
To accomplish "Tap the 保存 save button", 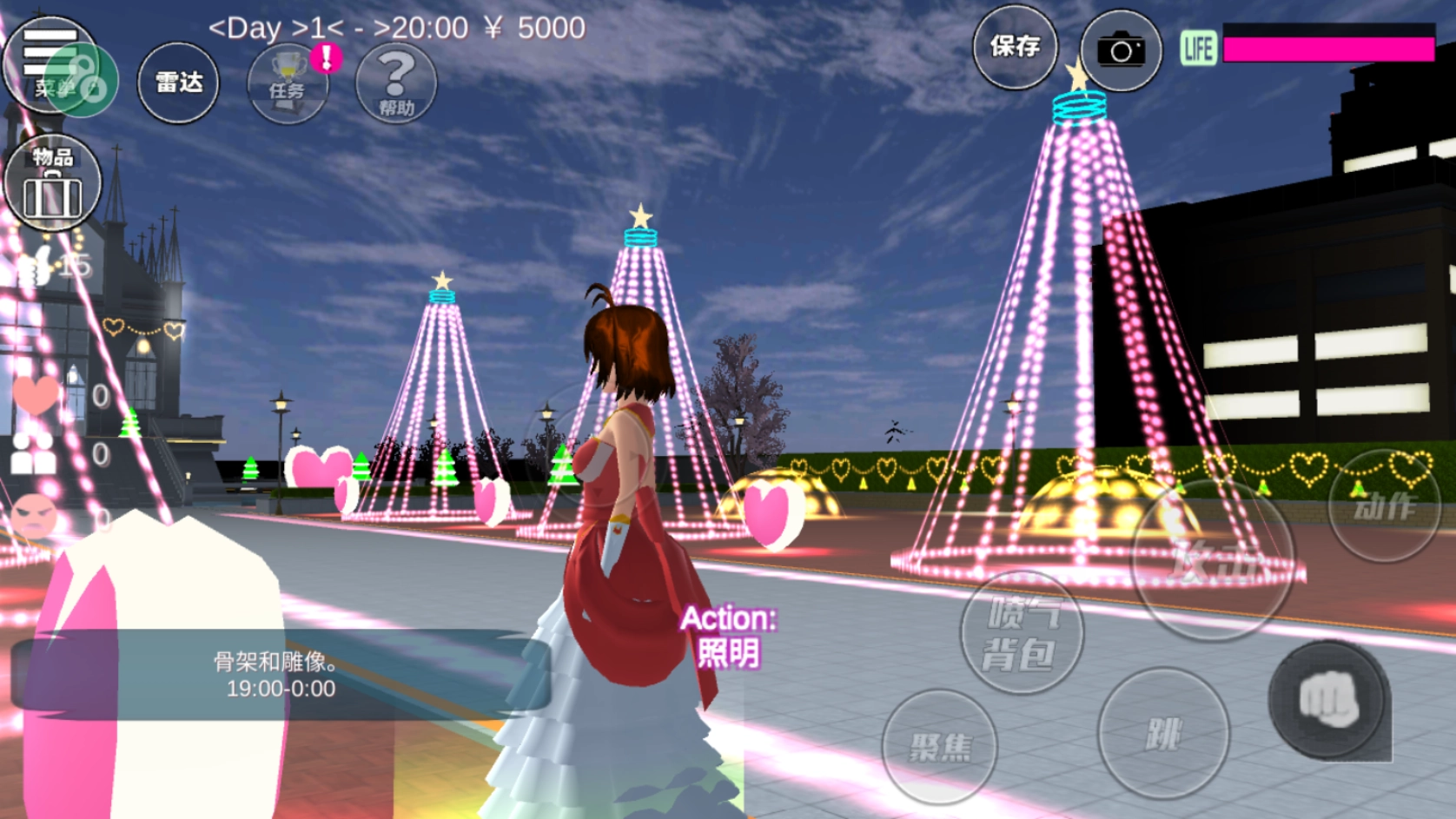I will click(x=1015, y=47).
